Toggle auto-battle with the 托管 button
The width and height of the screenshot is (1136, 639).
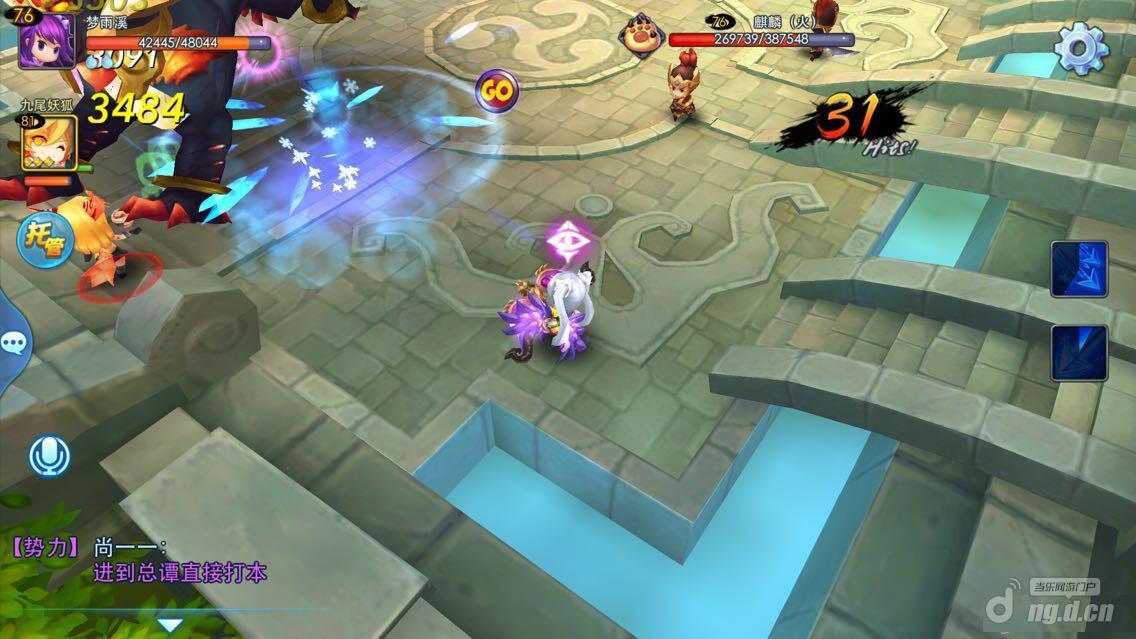click(46, 242)
